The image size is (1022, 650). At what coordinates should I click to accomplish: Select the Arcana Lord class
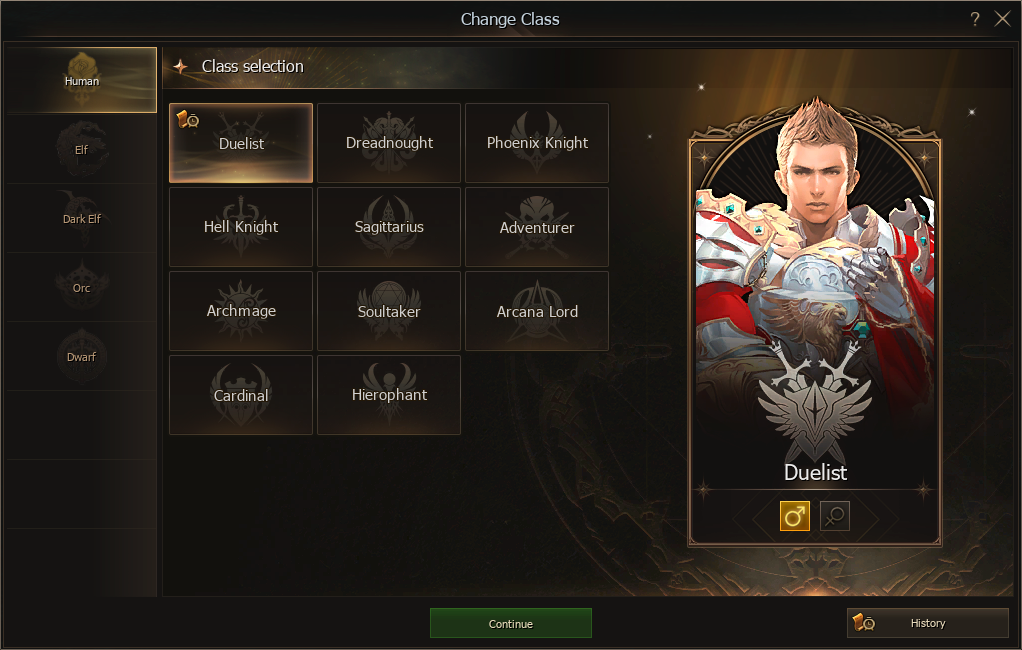pos(537,311)
